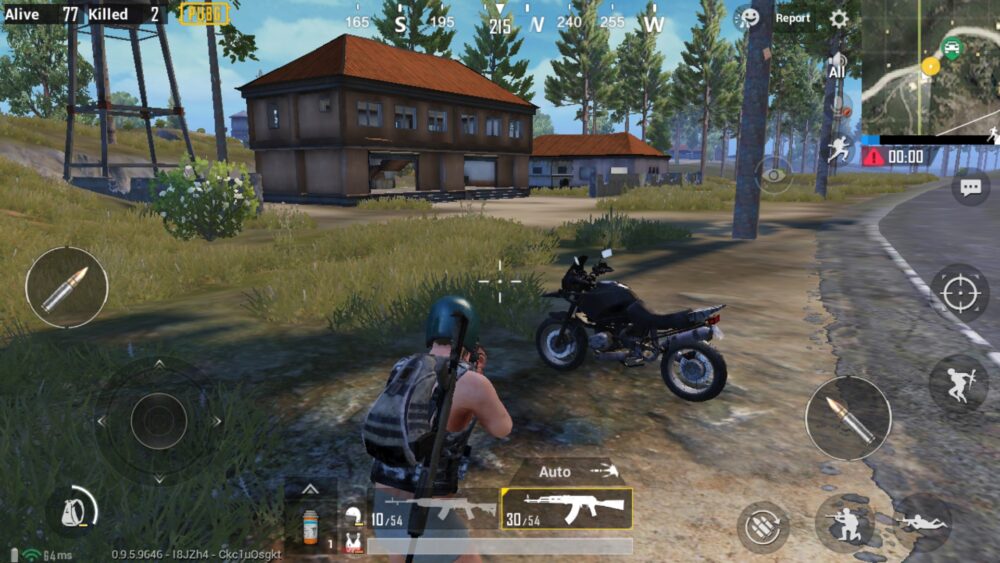Click the Report button
1000x563 pixels.
pyautogui.click(x=793, y=18)
